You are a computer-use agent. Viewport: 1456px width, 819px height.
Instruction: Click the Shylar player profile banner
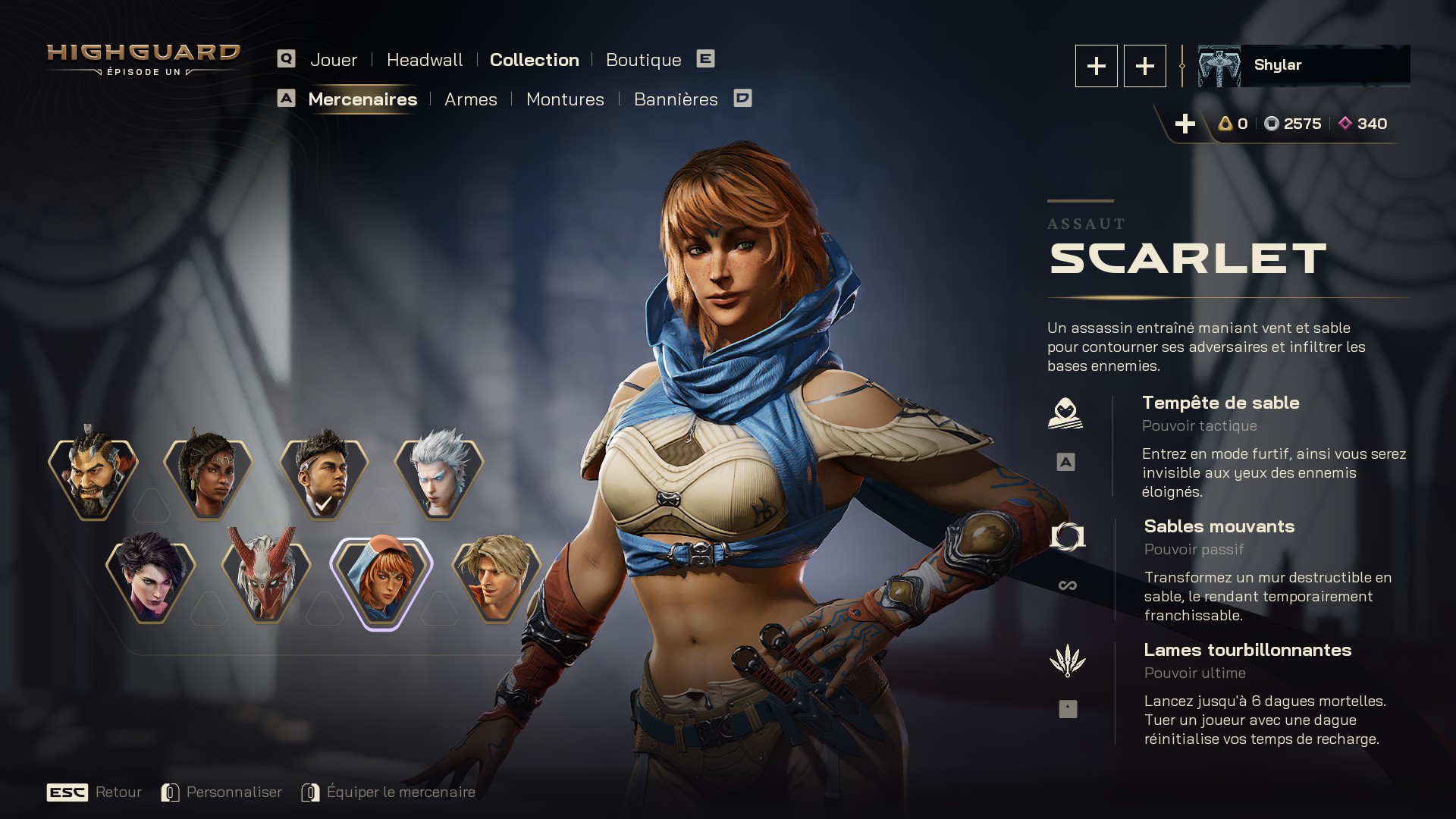click(1303, 66)
